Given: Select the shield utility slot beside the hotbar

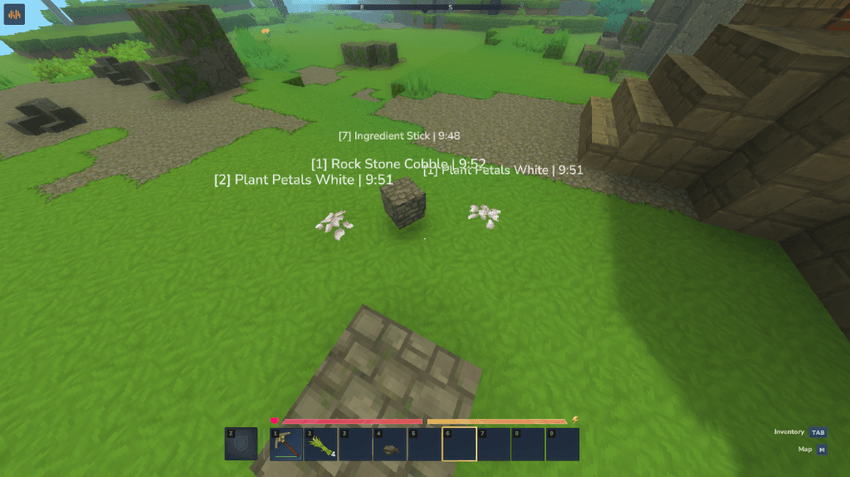Looking at the screenshot, I should [241, 444].
